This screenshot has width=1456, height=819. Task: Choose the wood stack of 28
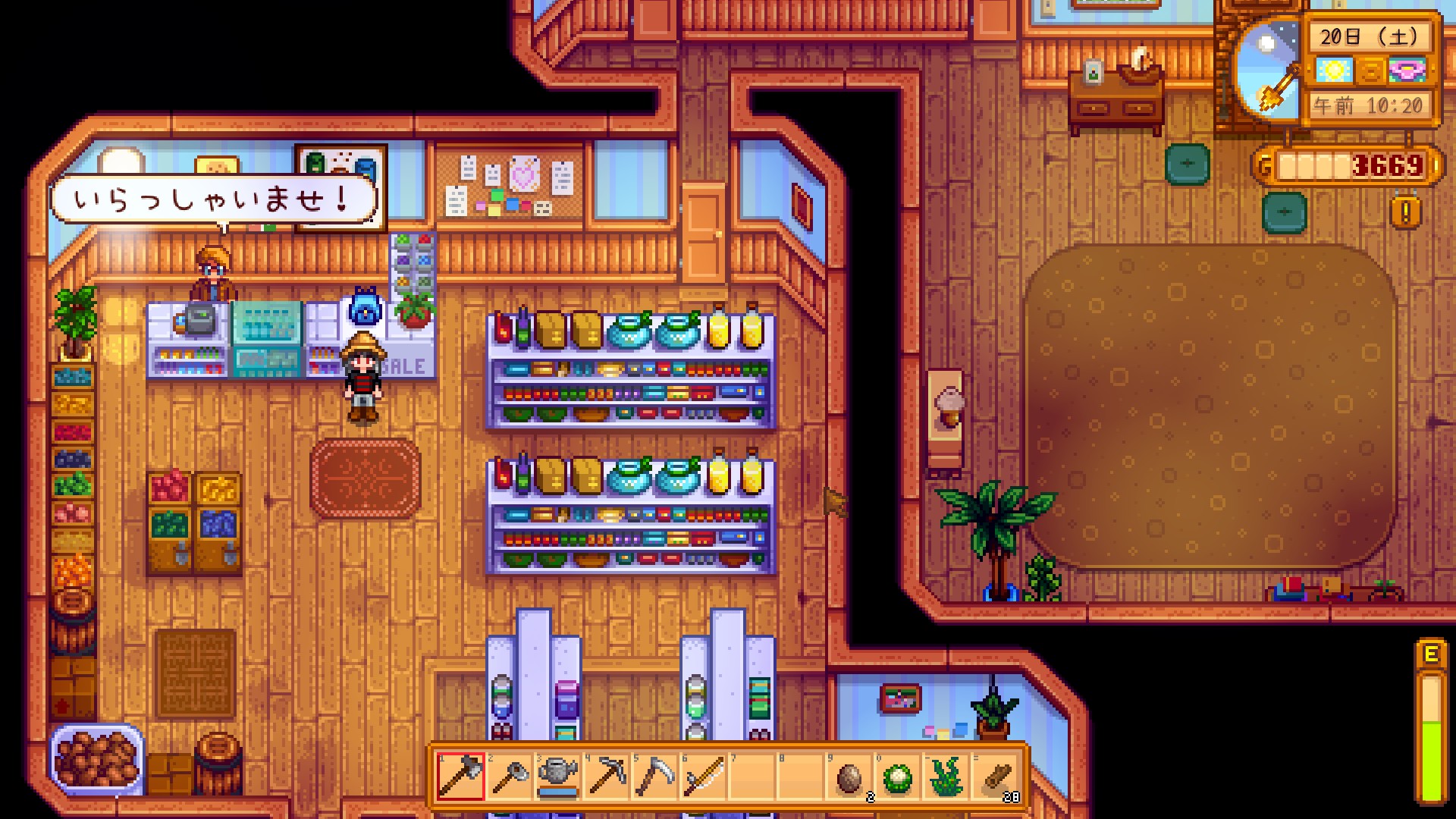click(x=995, y=776)
